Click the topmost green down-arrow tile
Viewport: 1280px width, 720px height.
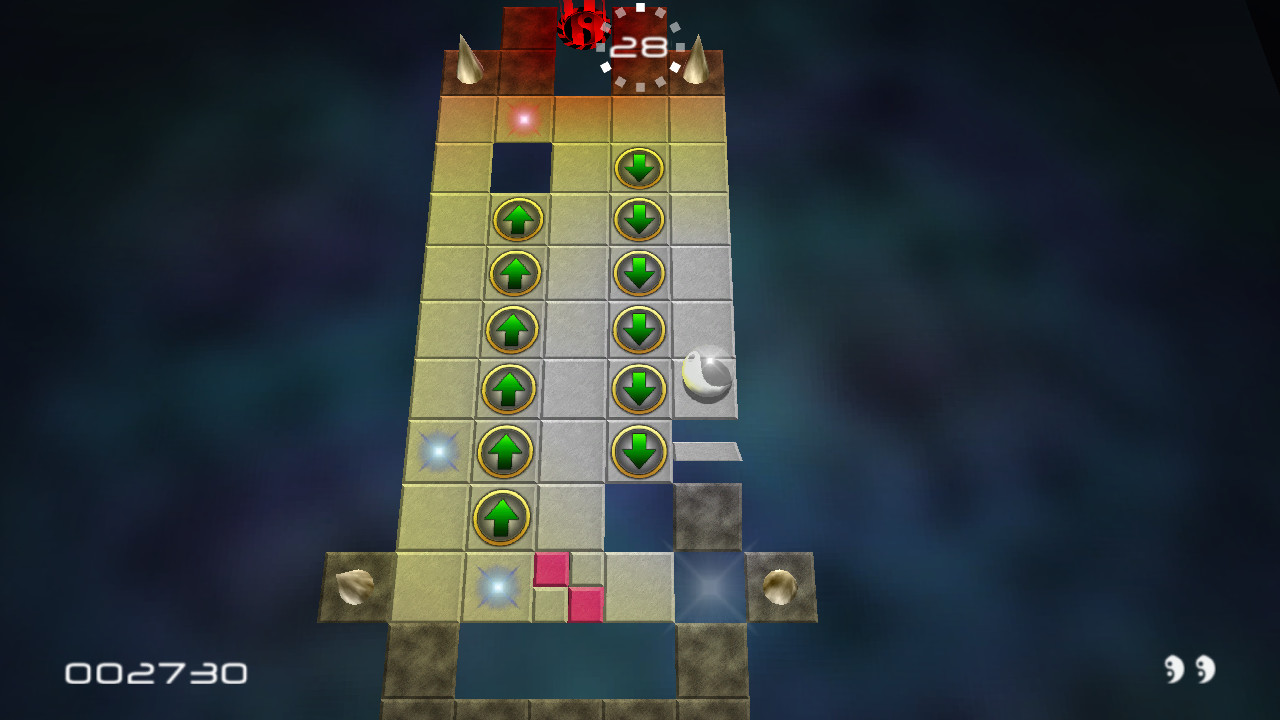(641, 168)
